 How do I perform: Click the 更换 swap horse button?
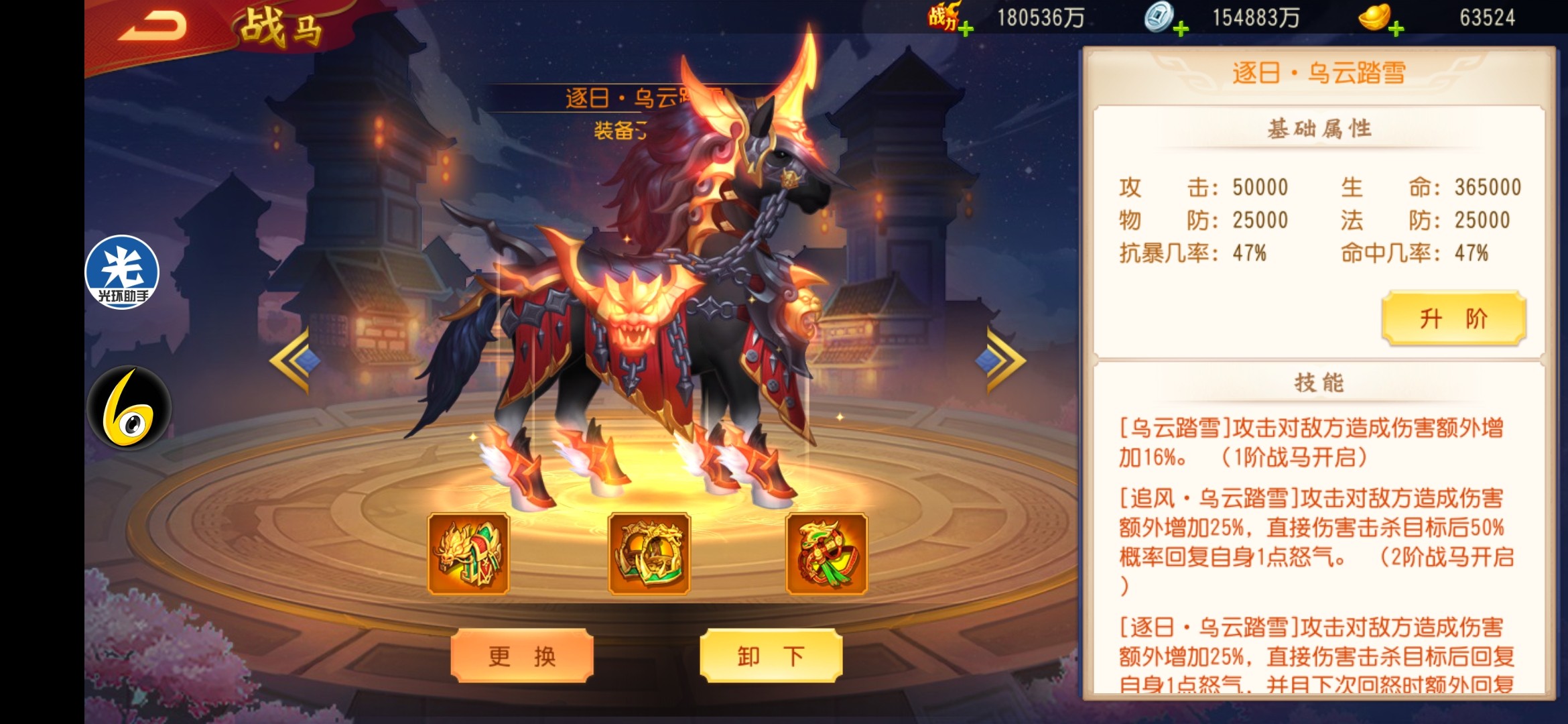(522, 656)
